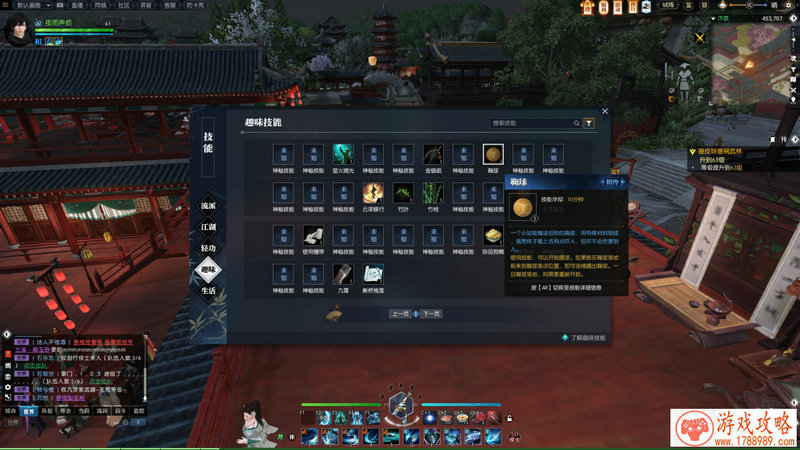Click the skill search box

click(534, 123)
